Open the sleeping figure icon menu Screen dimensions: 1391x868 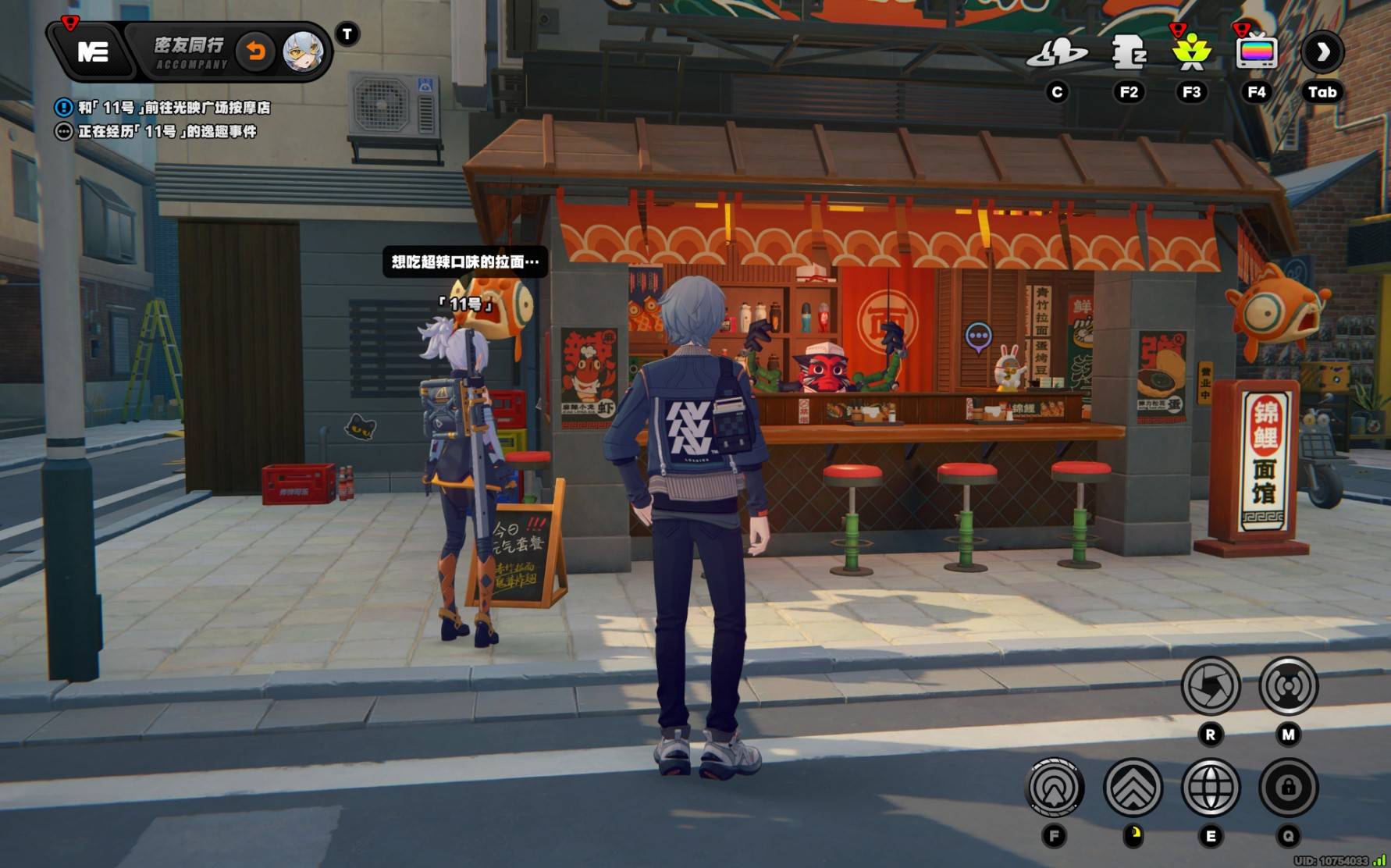[x=1129, y=53]
